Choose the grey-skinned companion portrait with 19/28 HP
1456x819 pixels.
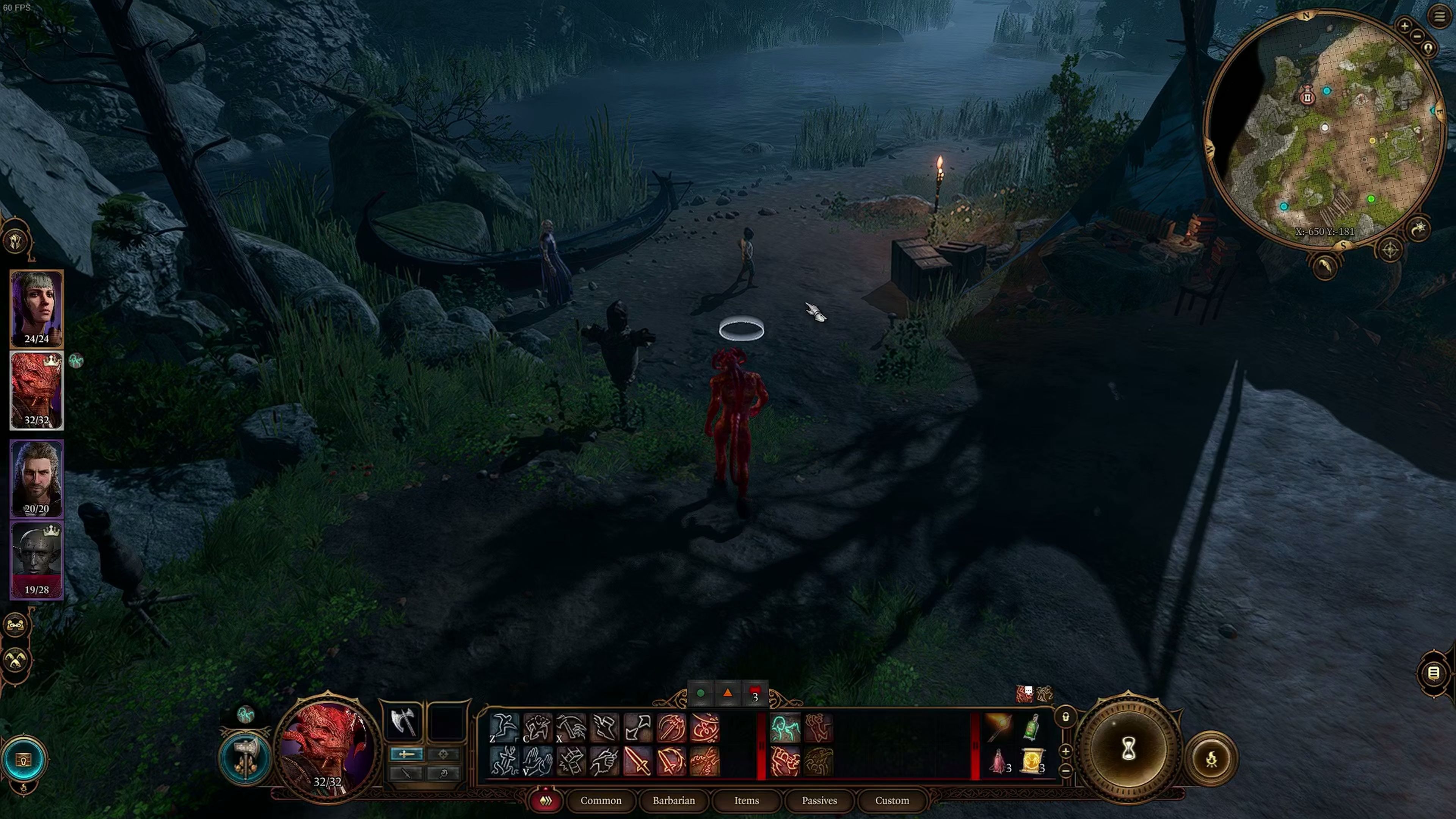coord(37,560)
